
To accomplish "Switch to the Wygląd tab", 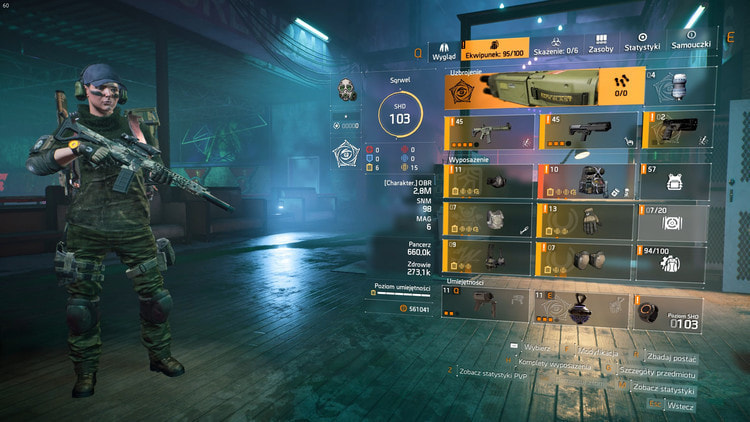I will 443,52.
